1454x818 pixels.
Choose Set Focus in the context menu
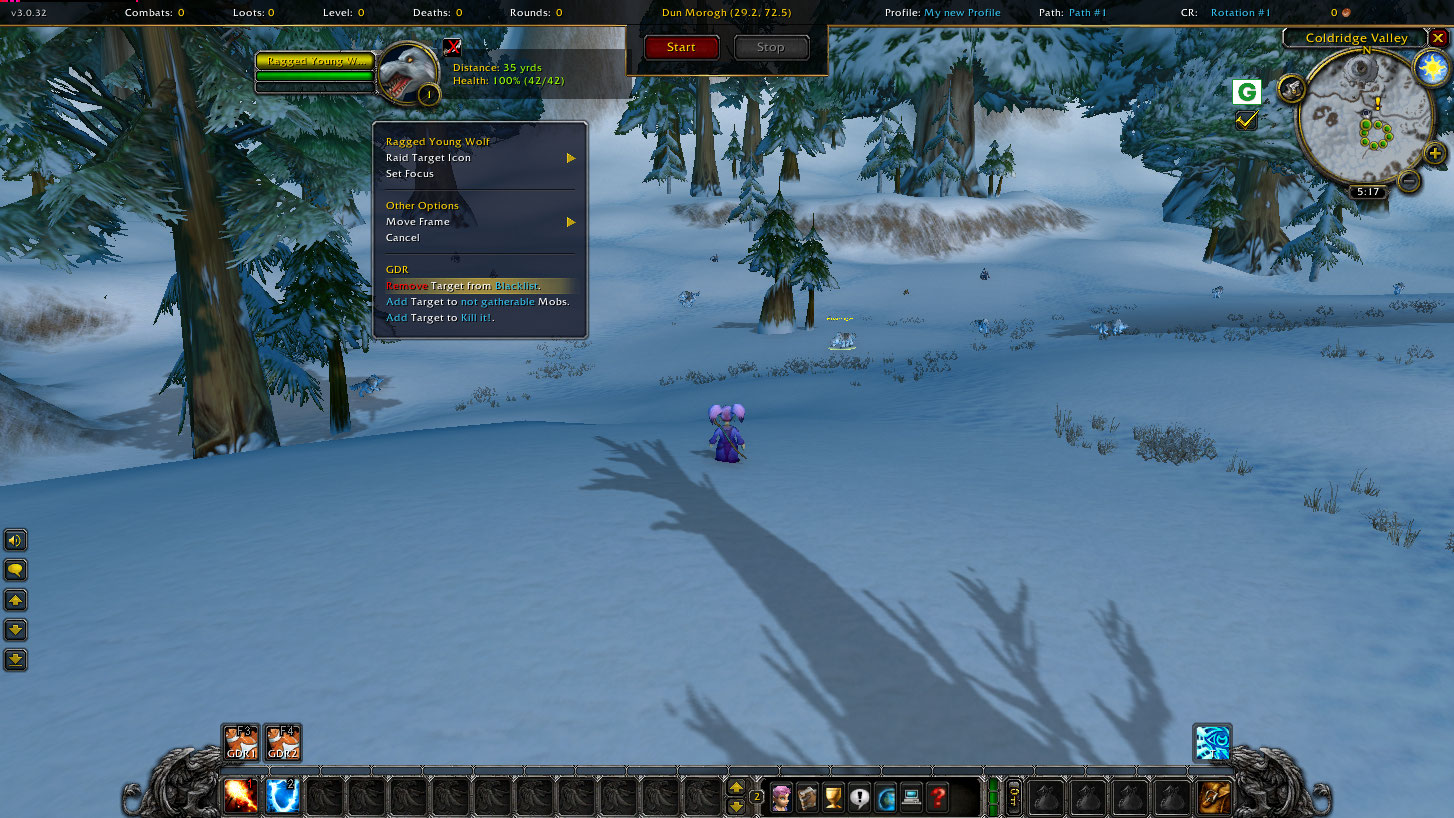click(x=410, y=174)
